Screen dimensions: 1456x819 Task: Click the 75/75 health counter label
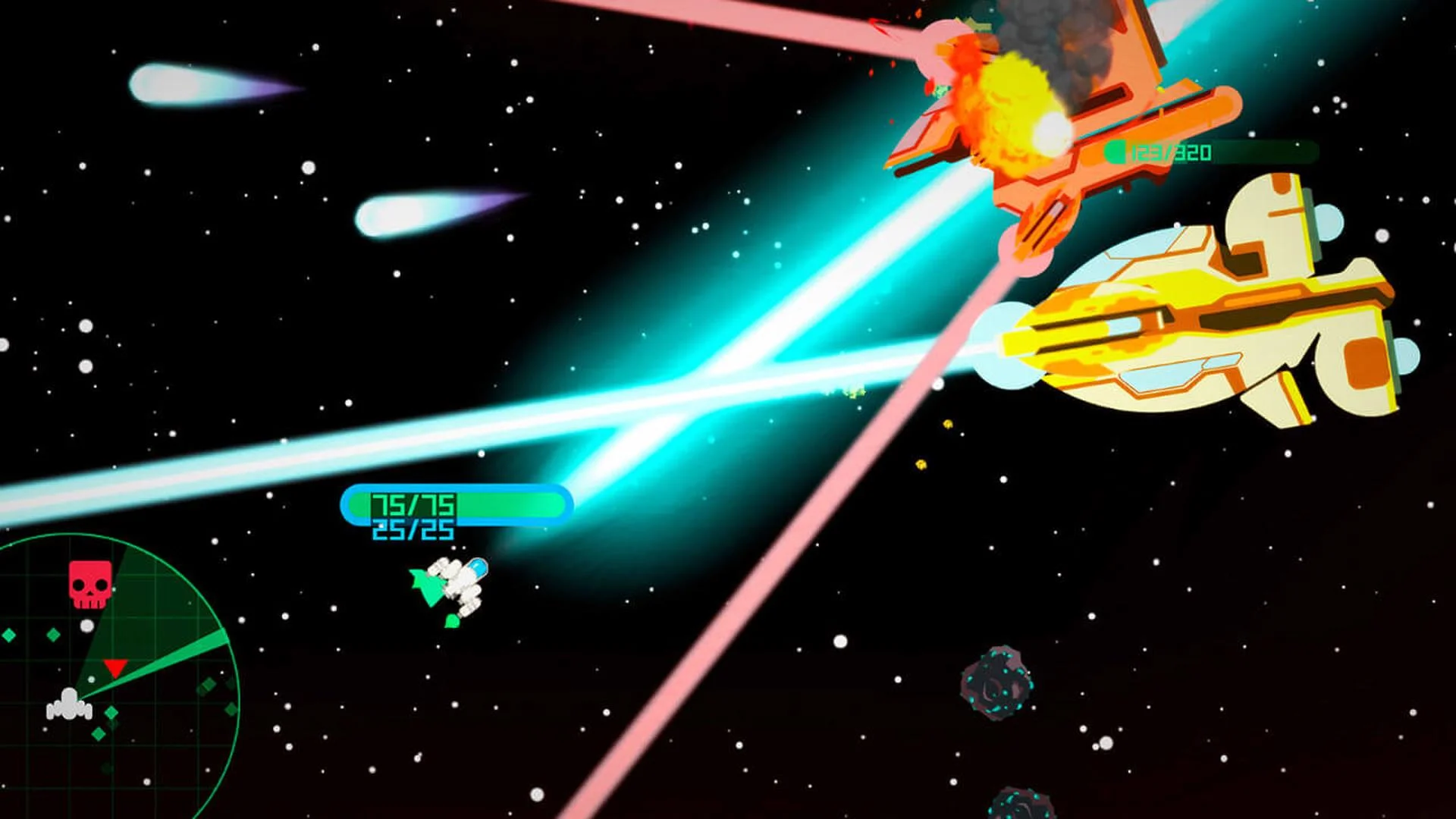click(x=413, y=504)
